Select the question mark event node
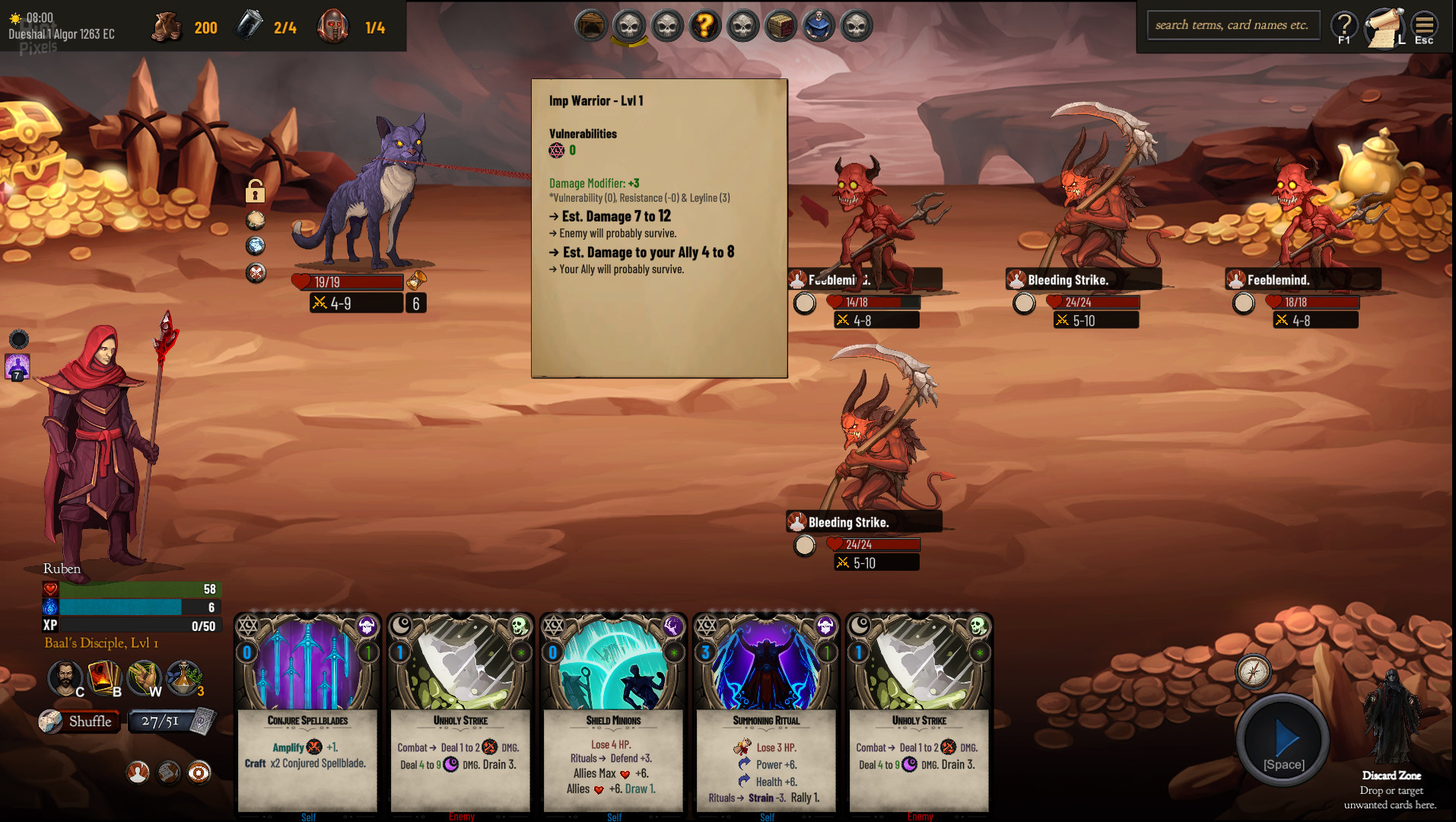Image resolution: width=1456 pixels, height=822 pixels. [x=704, y=27]
